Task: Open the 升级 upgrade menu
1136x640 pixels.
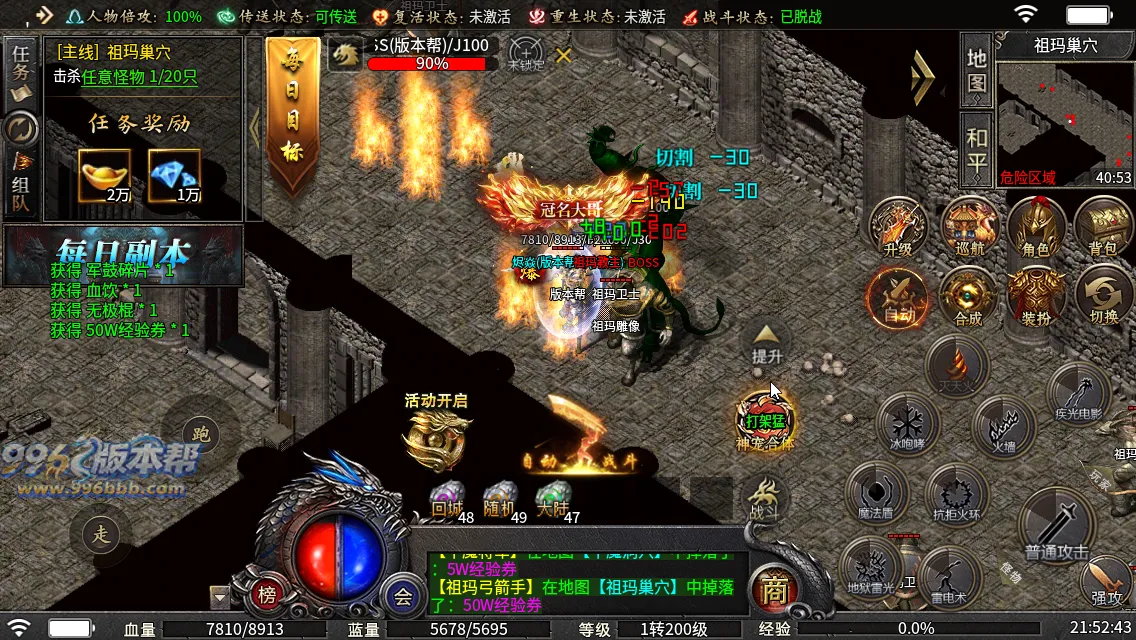Action: click(898, 226)
